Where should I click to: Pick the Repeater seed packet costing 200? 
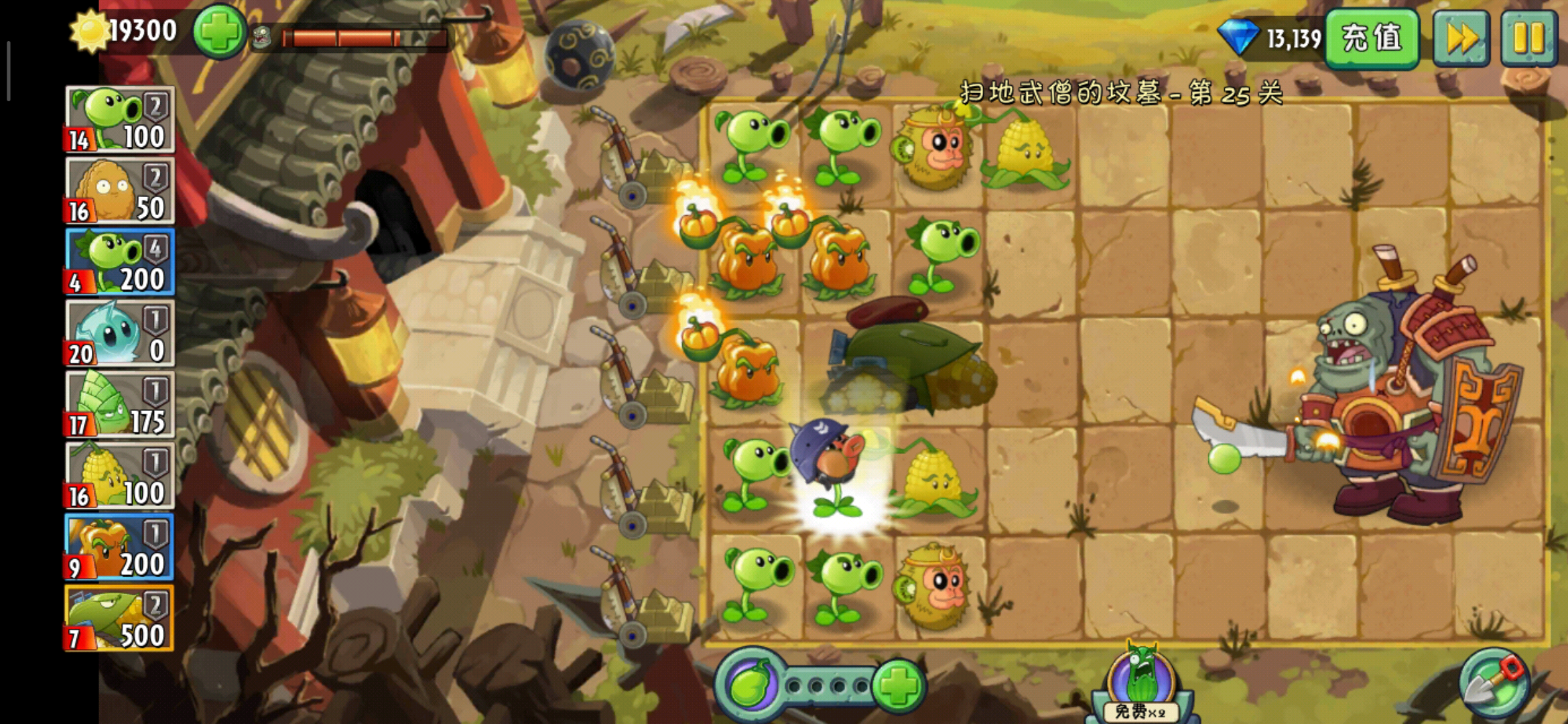[x=119, y=262]
